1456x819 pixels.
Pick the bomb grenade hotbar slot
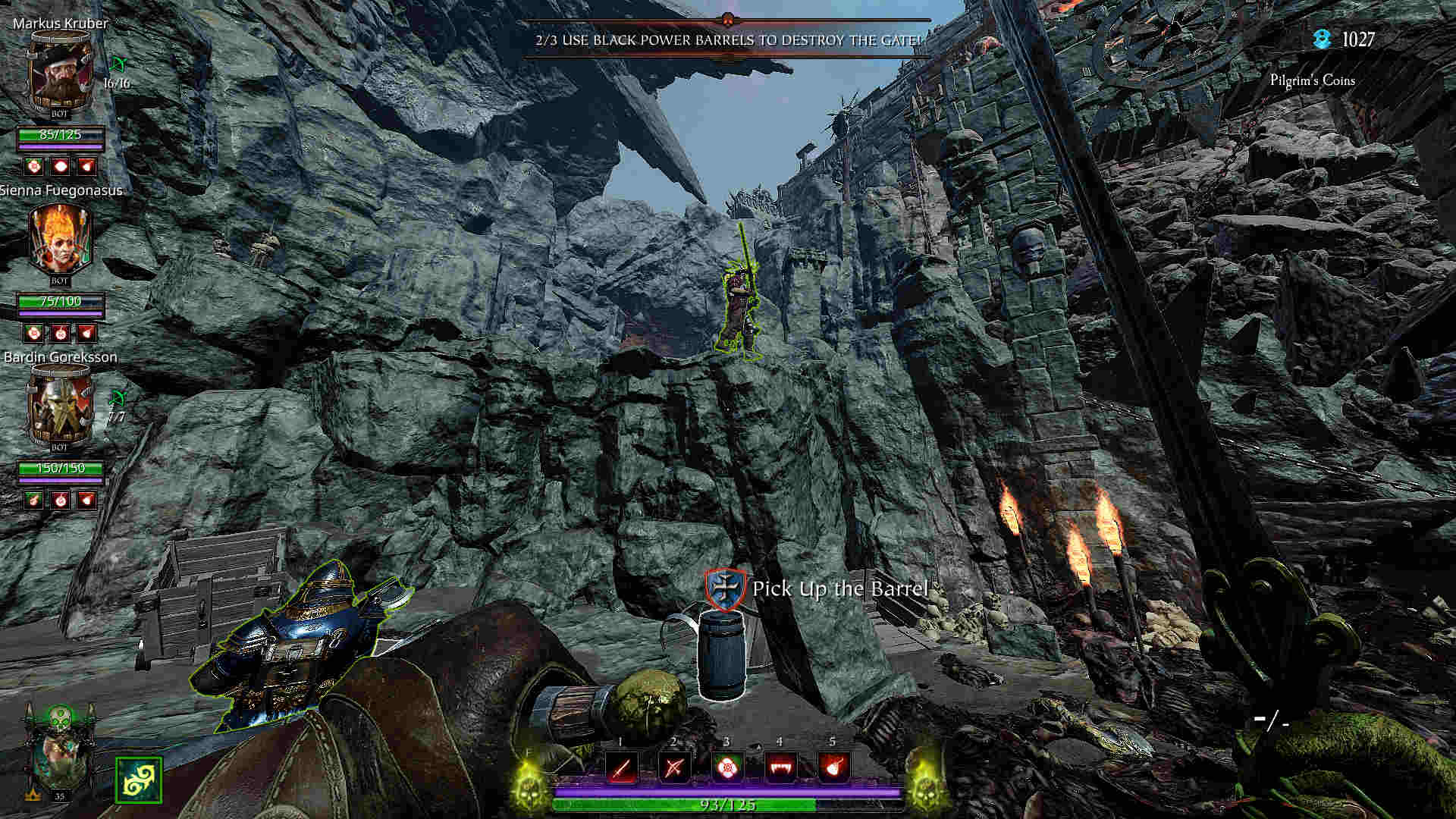tap(833, 767)
